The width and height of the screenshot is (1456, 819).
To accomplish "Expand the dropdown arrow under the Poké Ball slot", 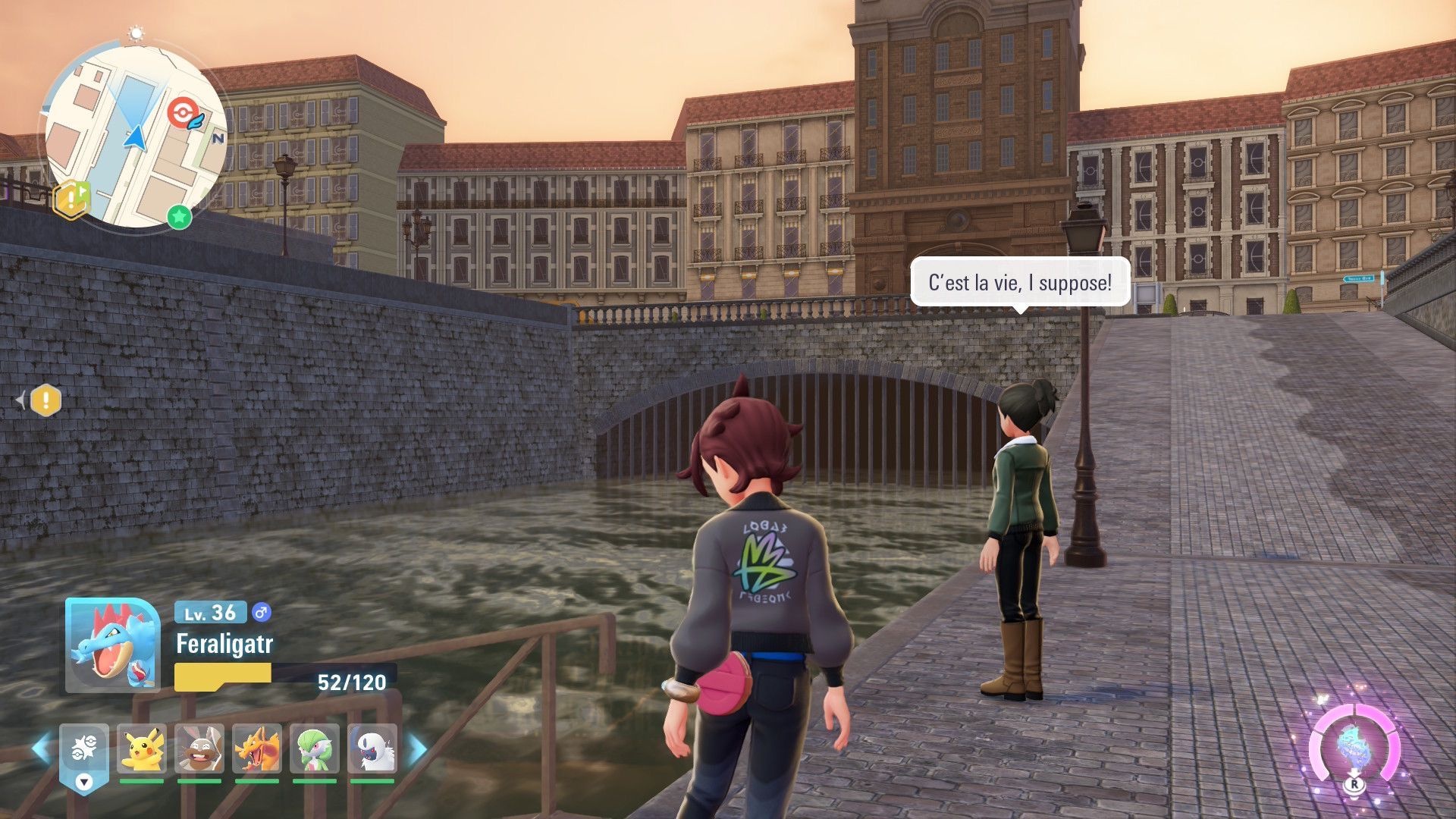I will tap(84, 782).
